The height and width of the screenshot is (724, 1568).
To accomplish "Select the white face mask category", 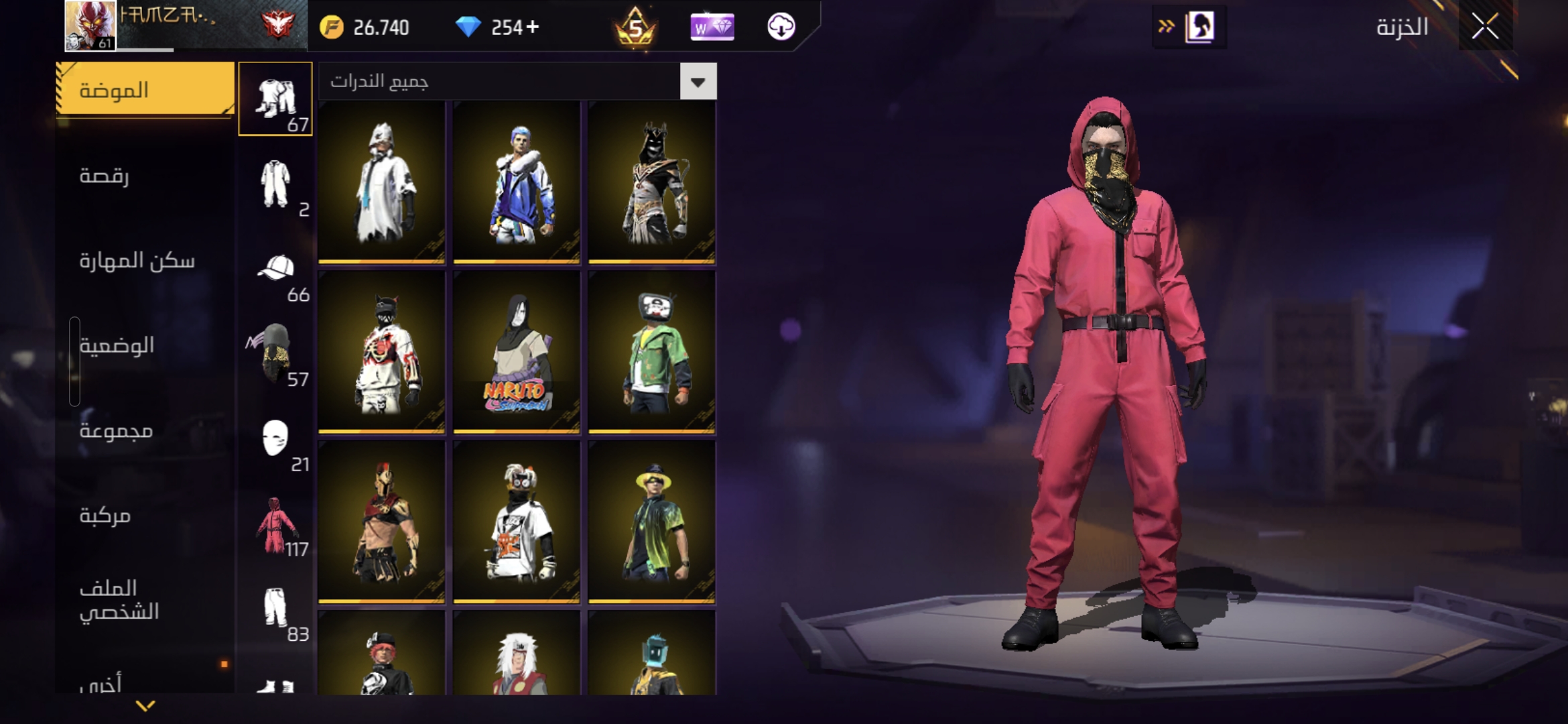I will point(275,439).
